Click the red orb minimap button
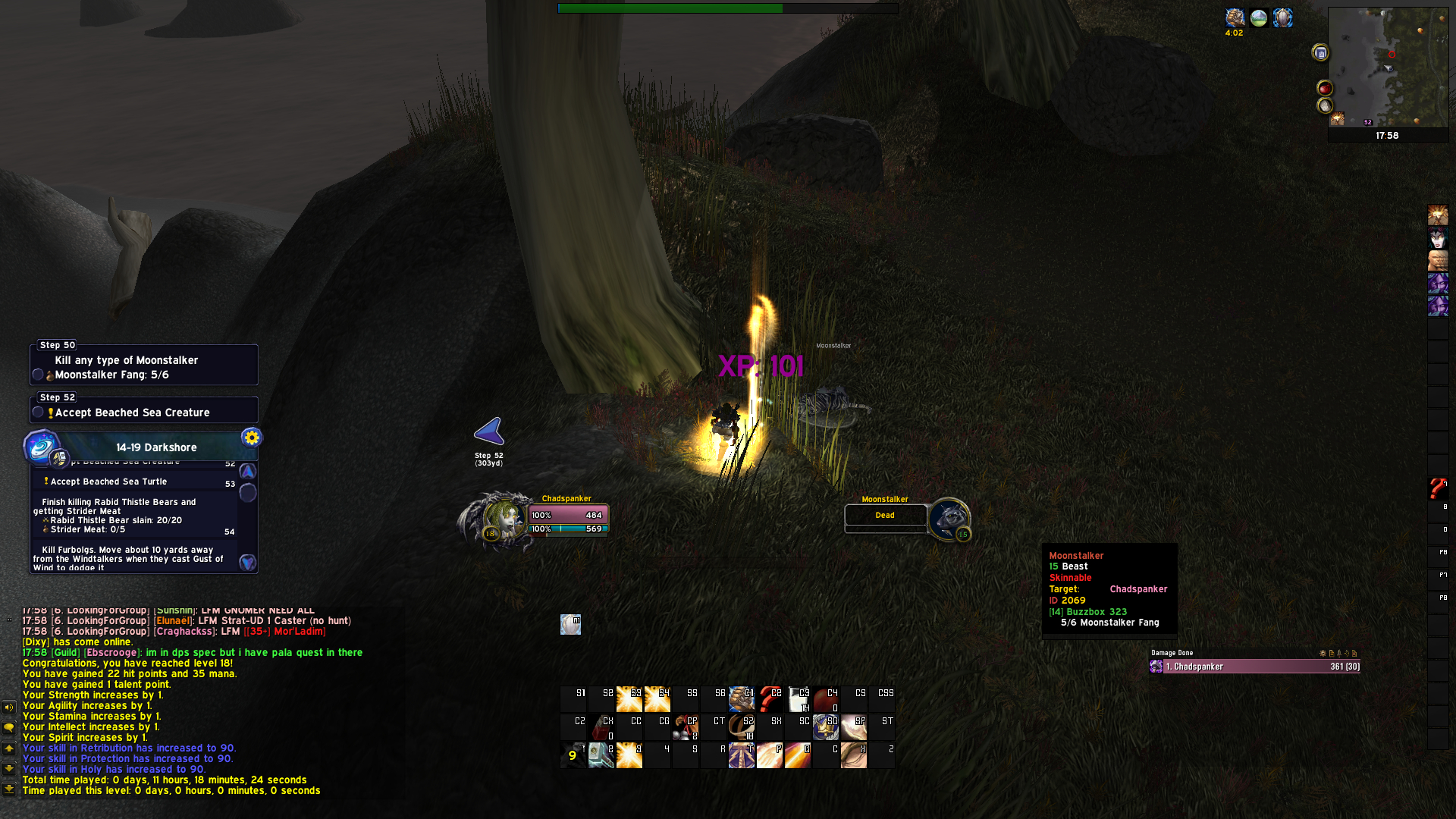1456x819 pixels. pyautogui.click(x=1325, y=89)
